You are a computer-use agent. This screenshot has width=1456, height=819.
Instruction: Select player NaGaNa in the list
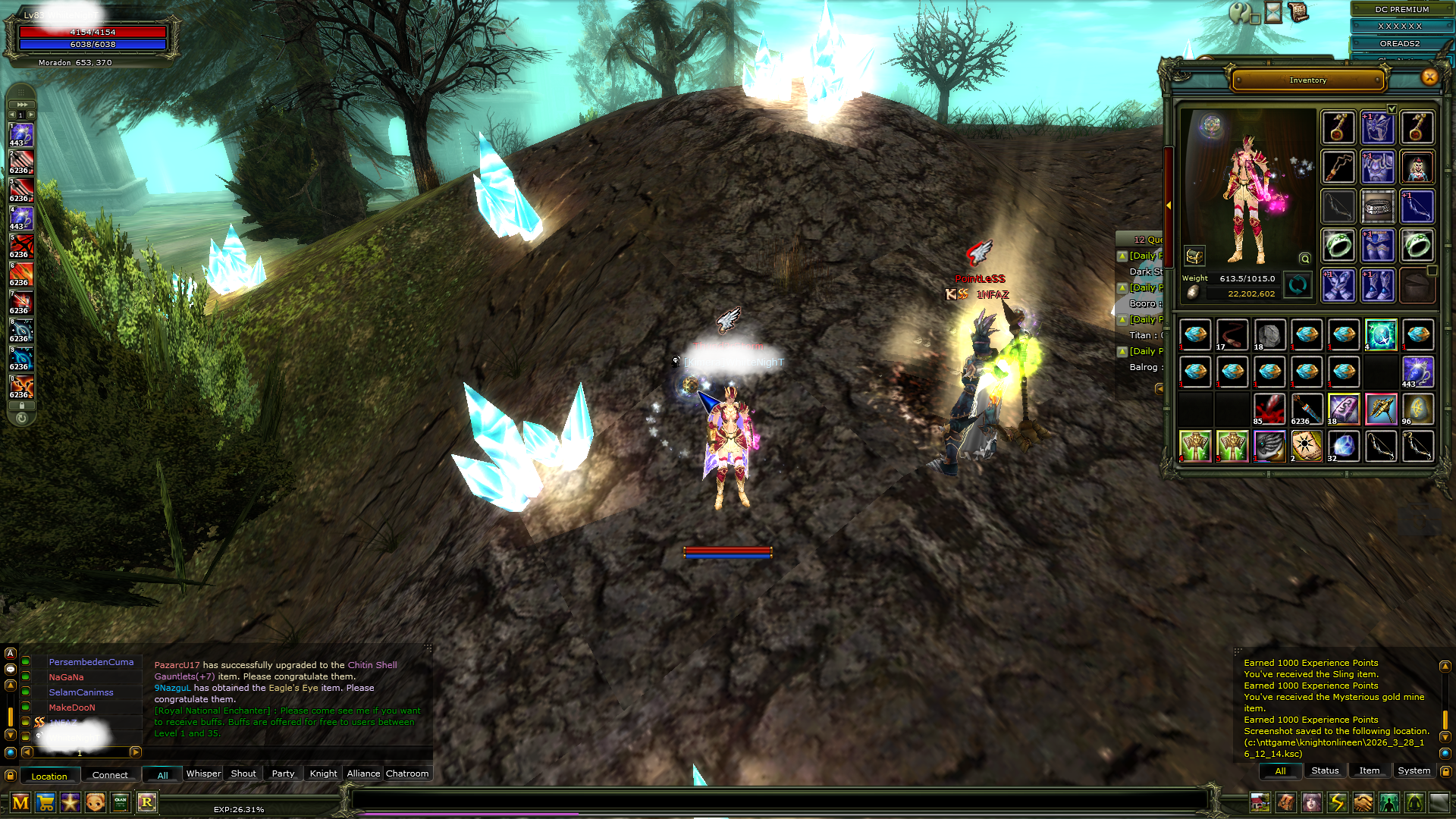[x=67, y=677]
